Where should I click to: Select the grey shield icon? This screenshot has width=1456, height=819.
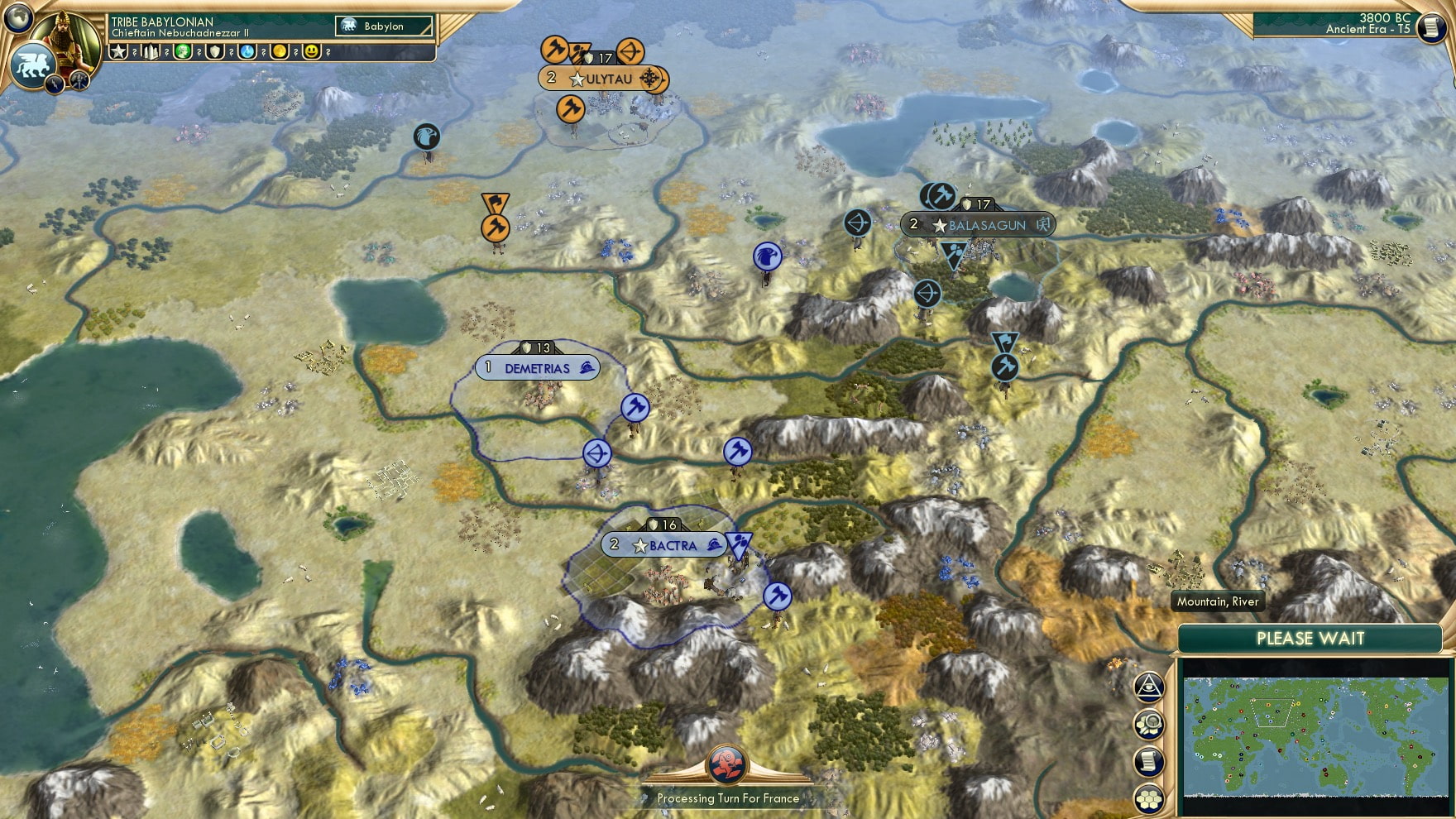point(215,52)
